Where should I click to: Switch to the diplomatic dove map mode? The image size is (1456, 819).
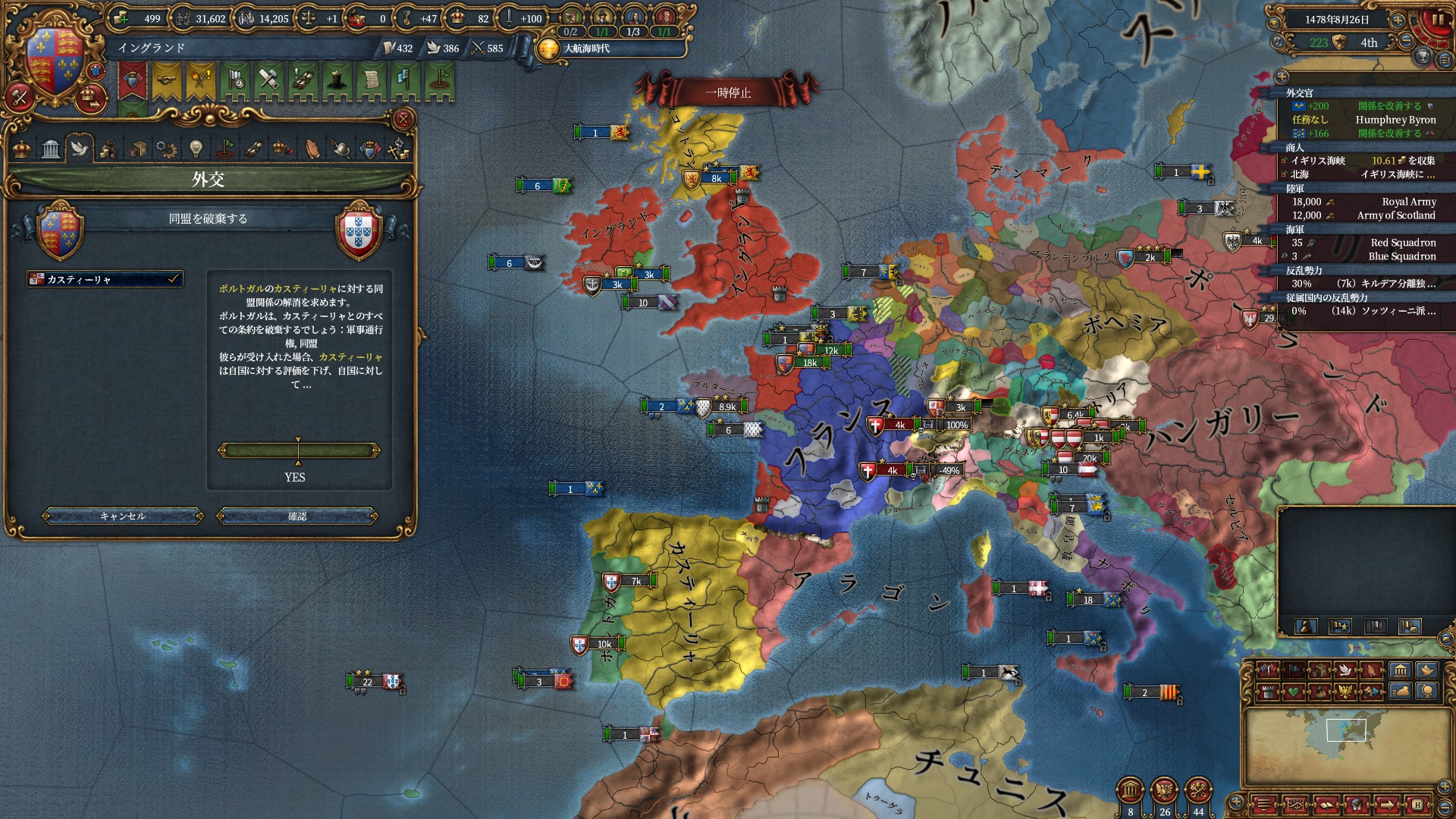(x=1345, y=670)
